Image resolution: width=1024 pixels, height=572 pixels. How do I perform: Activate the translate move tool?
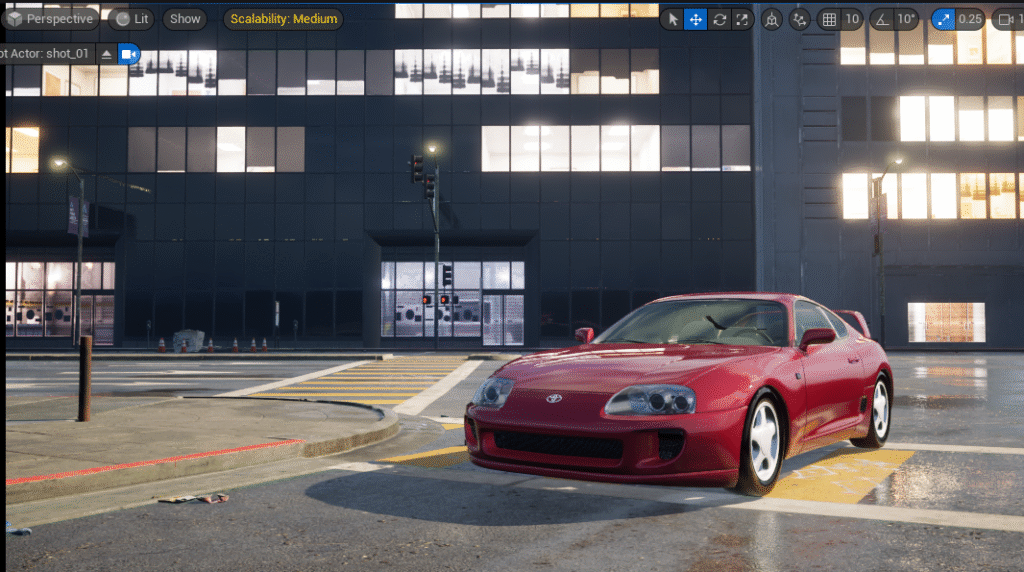coord(695,19)
